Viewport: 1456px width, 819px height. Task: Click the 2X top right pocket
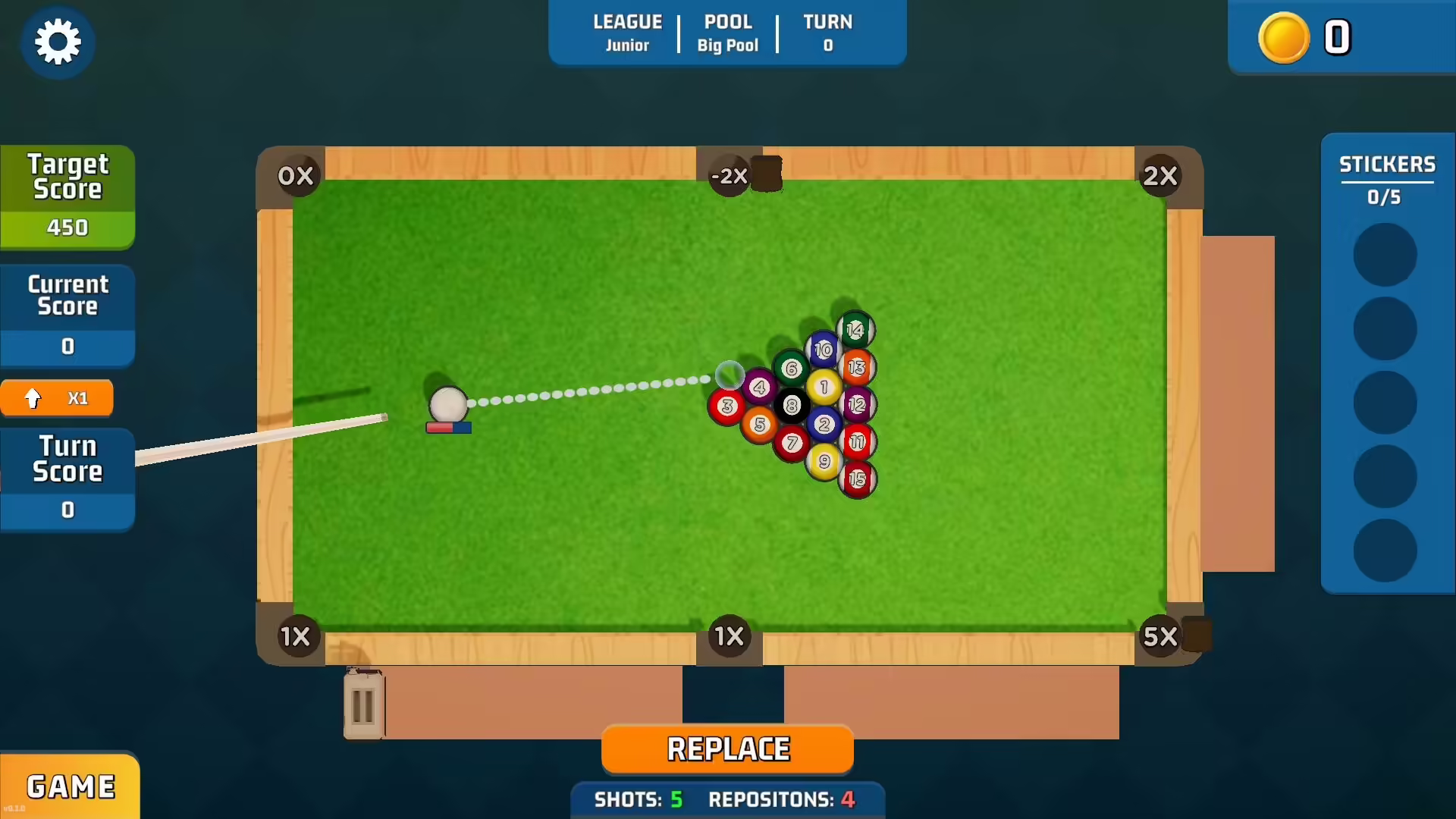(1163, 175)
